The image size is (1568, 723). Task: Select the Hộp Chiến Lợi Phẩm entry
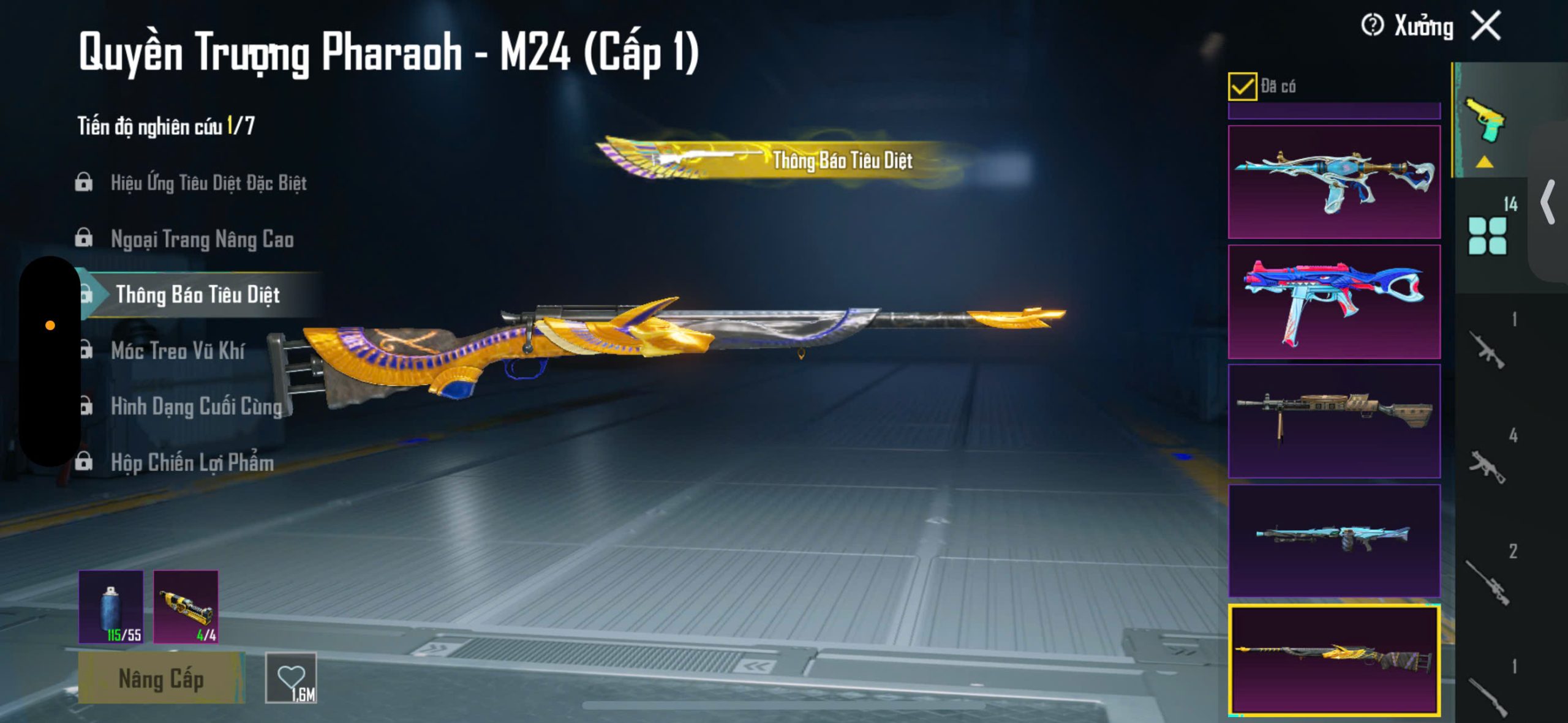192,463
